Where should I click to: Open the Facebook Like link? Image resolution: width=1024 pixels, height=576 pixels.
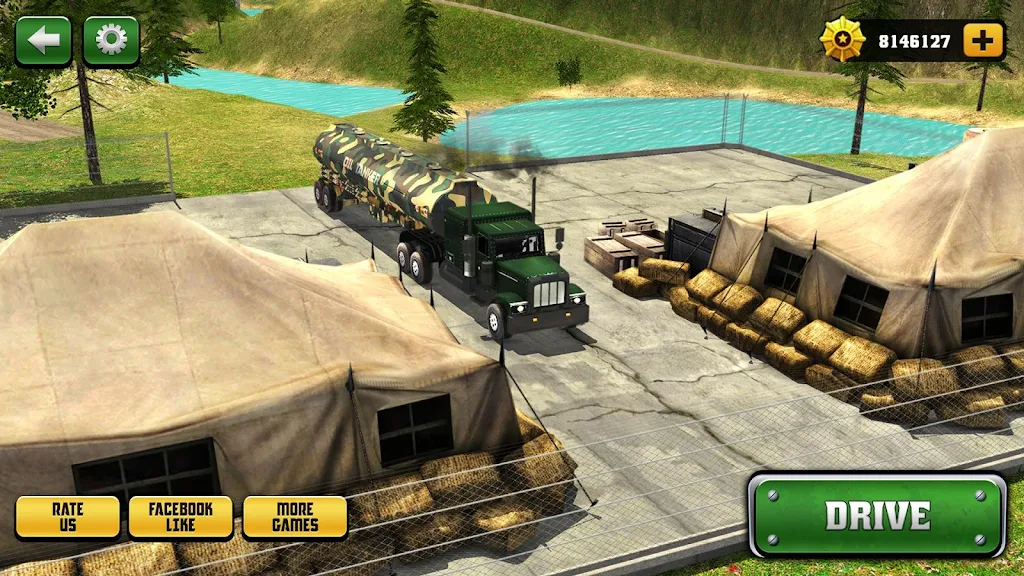tap(180, 517)
